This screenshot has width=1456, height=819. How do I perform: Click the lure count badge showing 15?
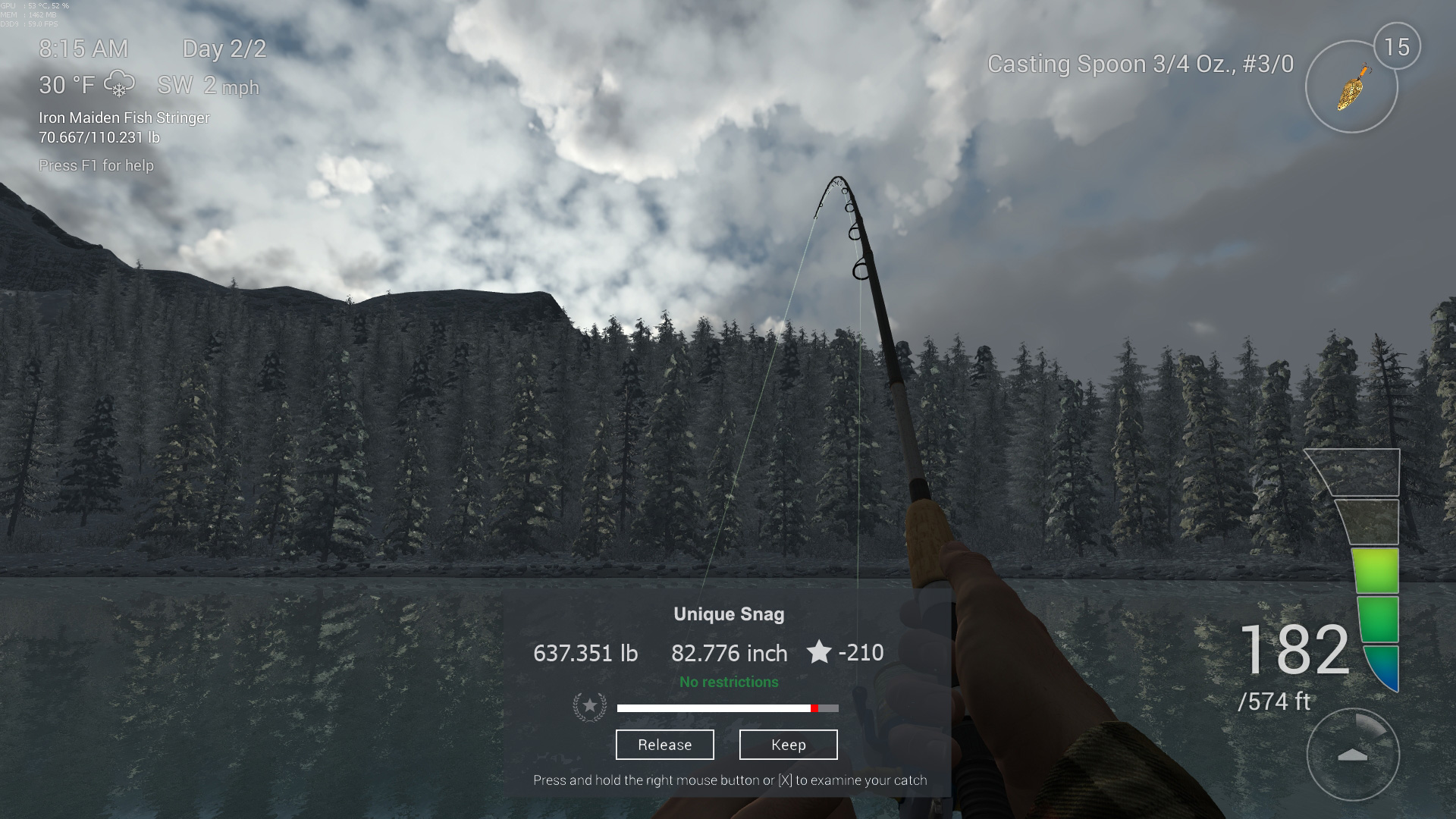(x=1398, y=45)
